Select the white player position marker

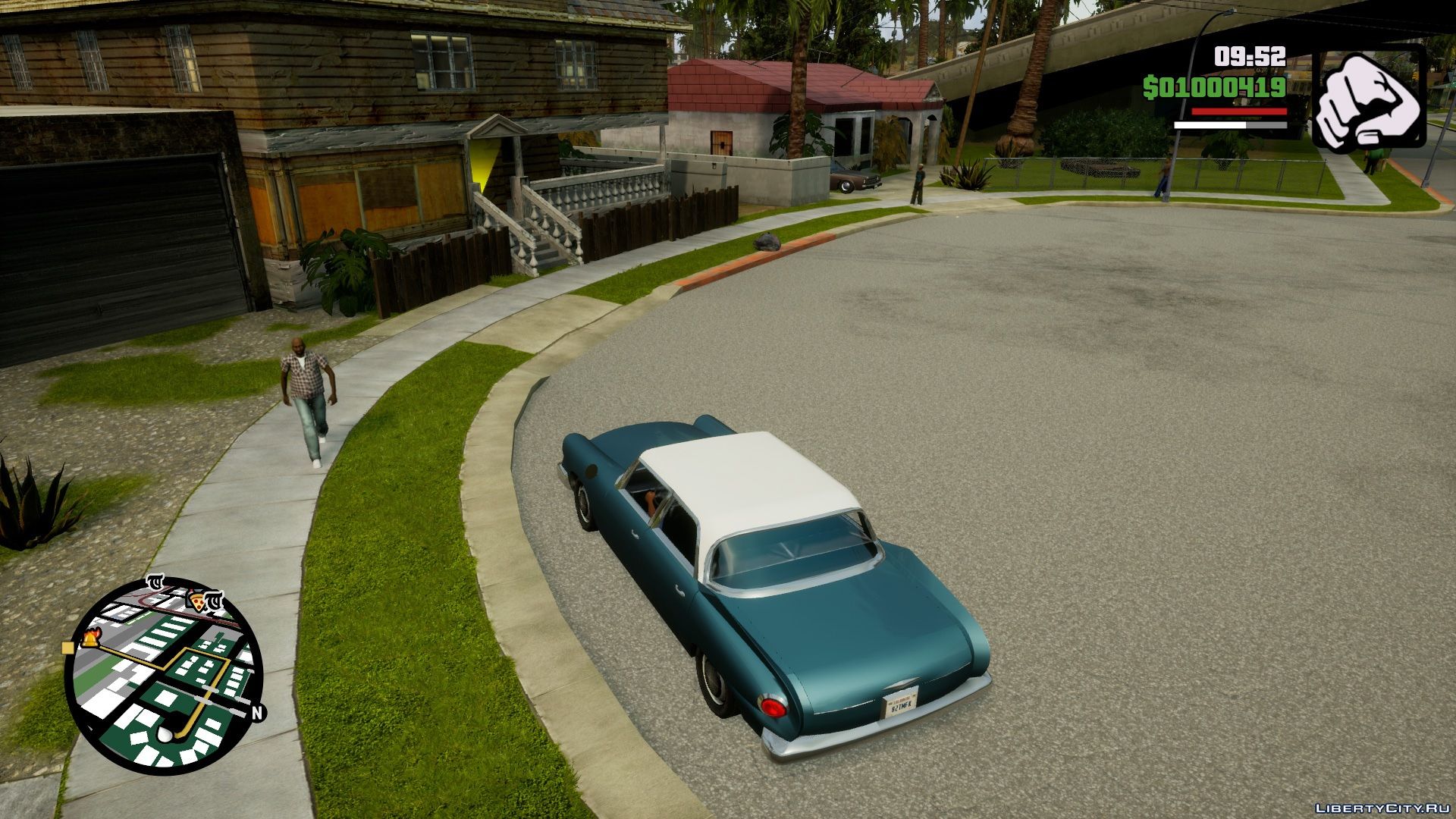click(x=165, y=734)
